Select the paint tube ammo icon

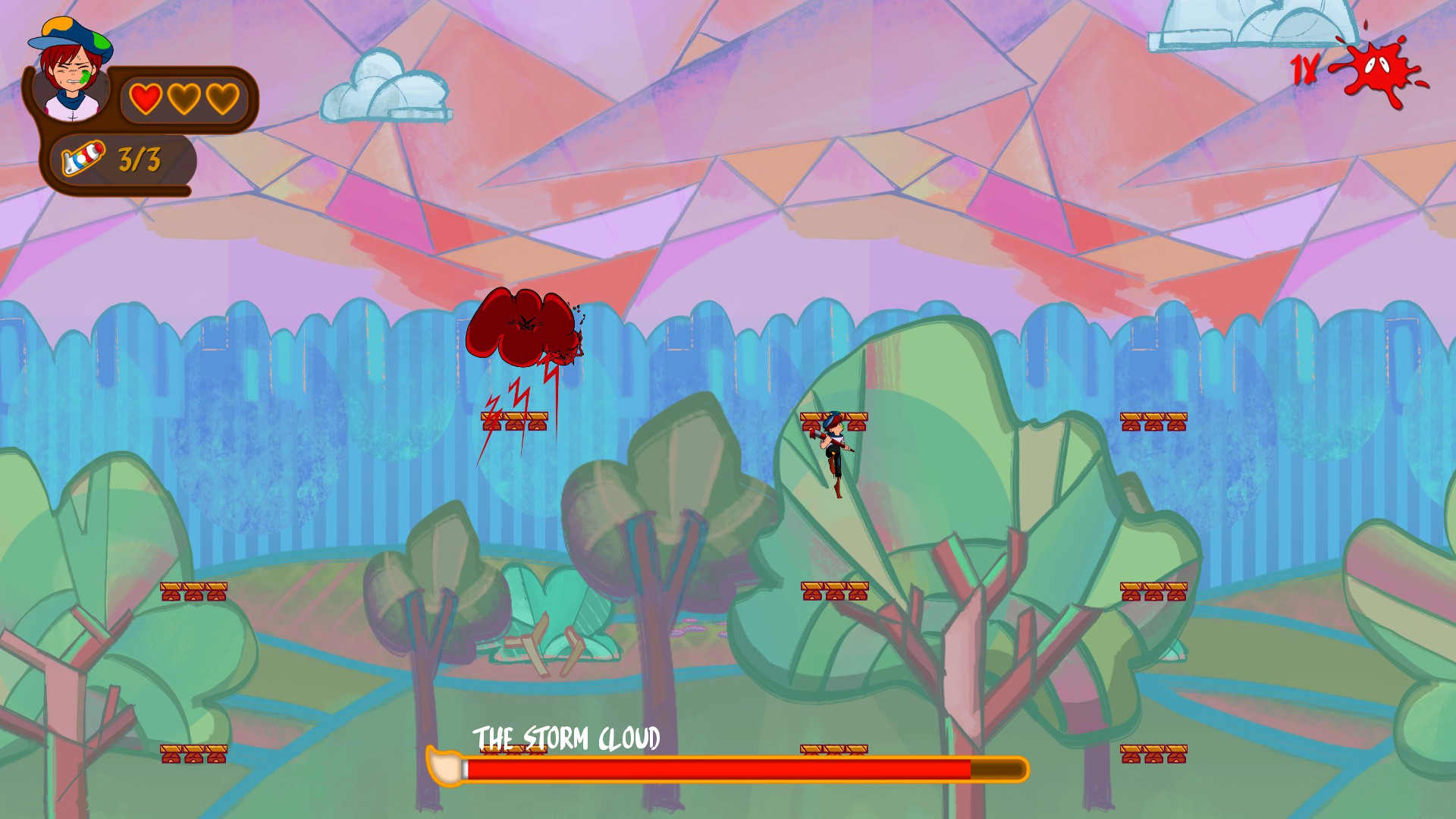(x=83, y=157)
